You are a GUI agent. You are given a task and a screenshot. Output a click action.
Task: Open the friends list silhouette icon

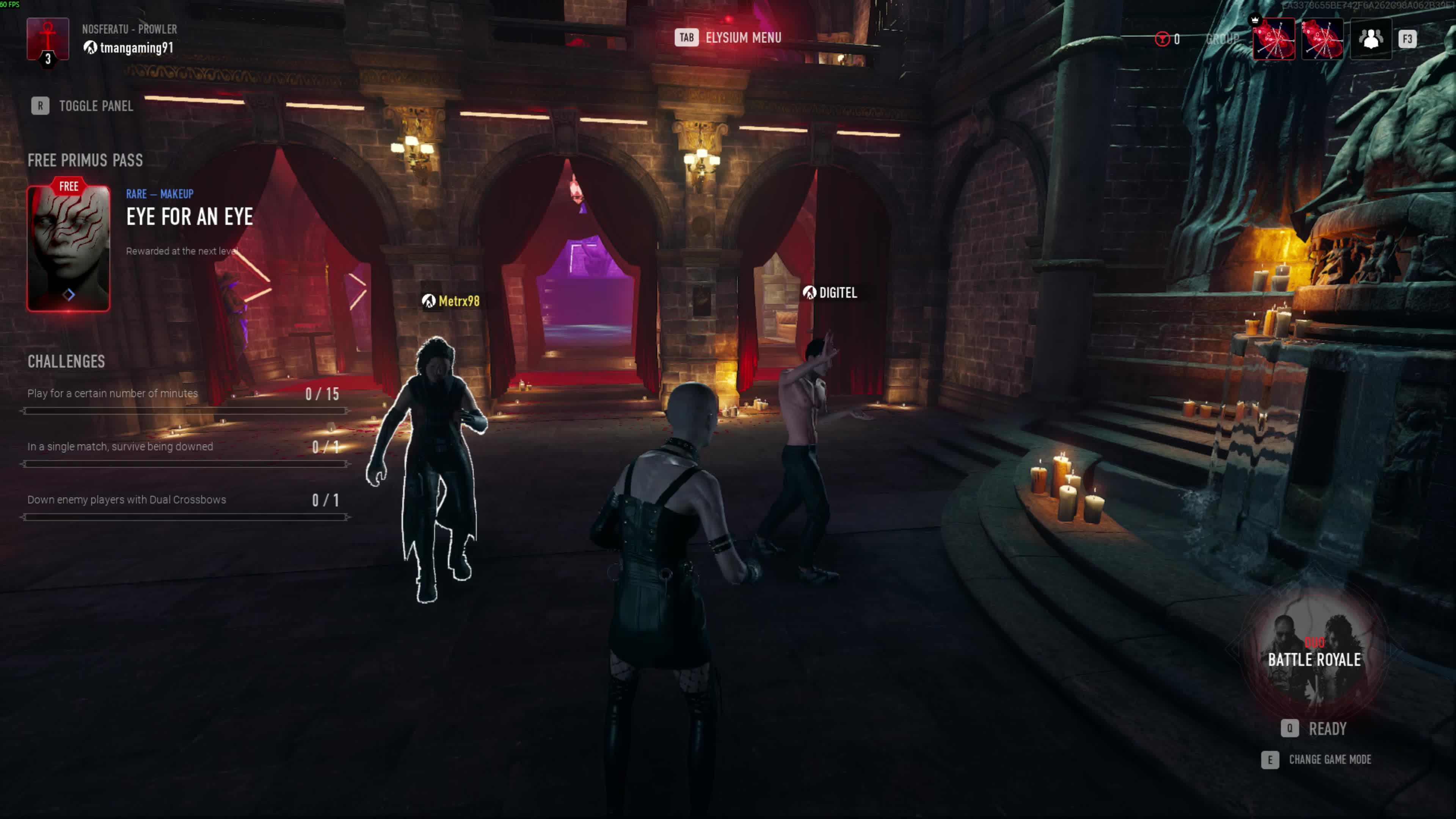(1371, 39)
